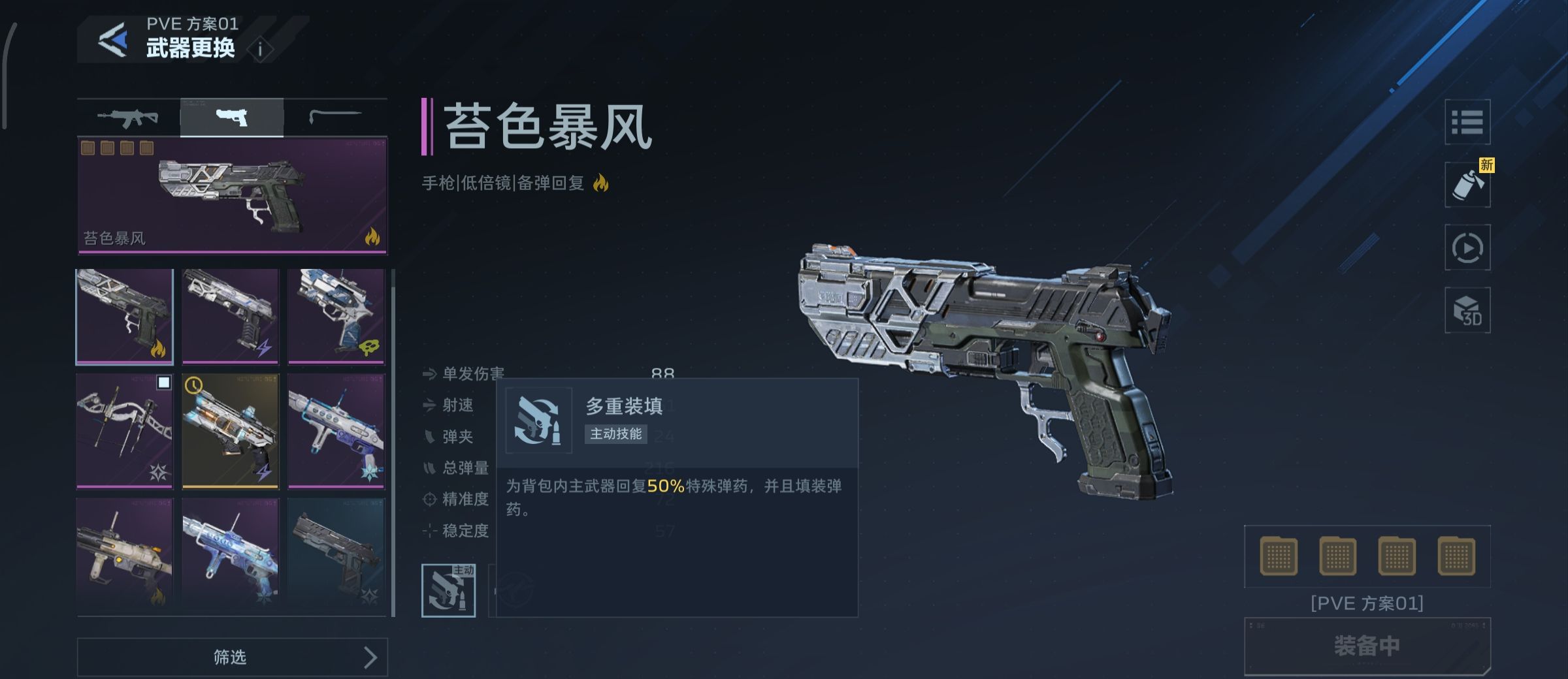The height and width of the screenshot is (679, 1568).
Task: Select the bow weapon thumbnail
Action: click(x=124, y=426)
